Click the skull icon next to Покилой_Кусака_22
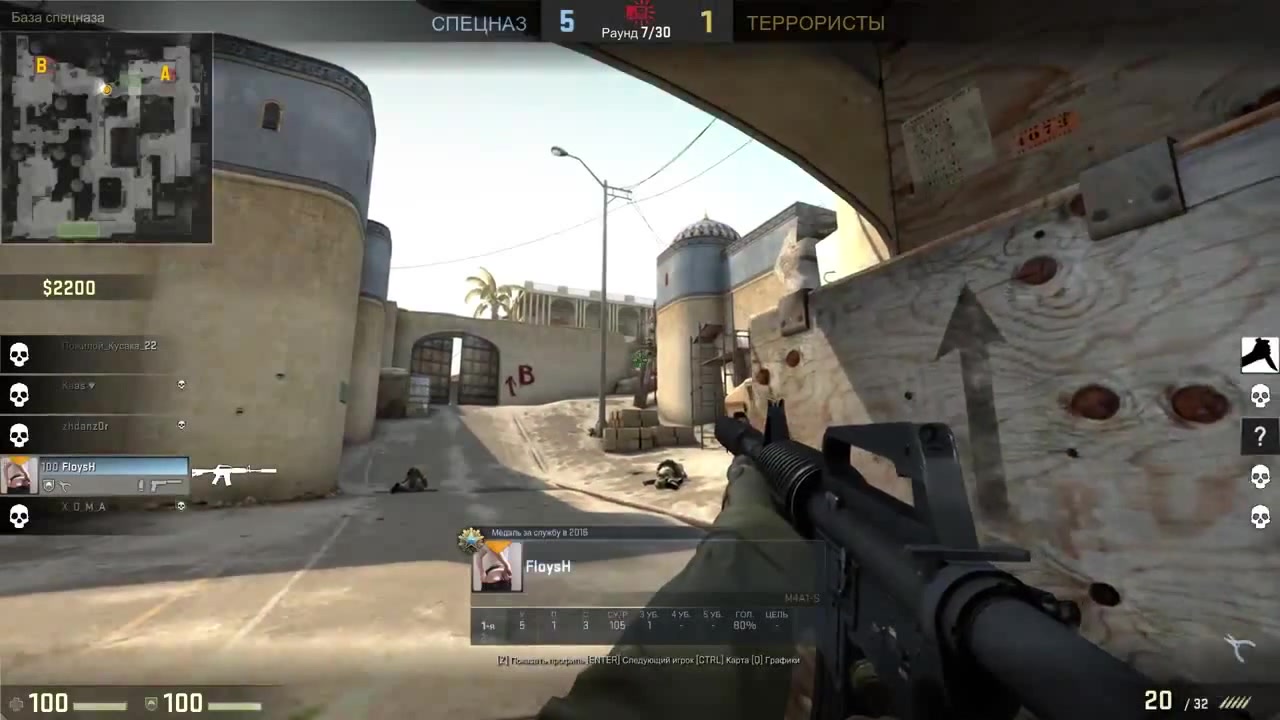1280x720 pixels. [18, 355]
